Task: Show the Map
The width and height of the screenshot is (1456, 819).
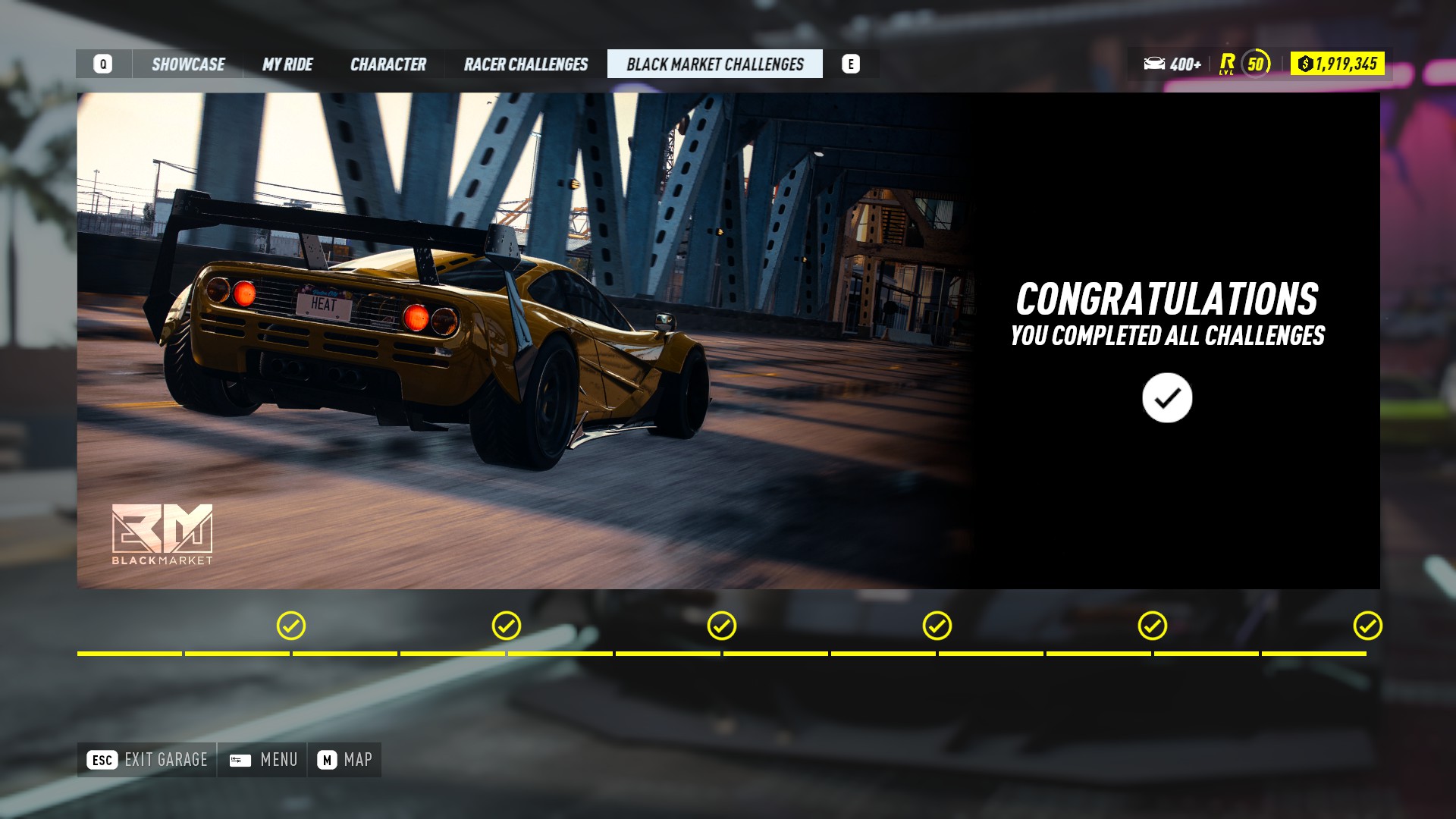Action: pos(345,760)
